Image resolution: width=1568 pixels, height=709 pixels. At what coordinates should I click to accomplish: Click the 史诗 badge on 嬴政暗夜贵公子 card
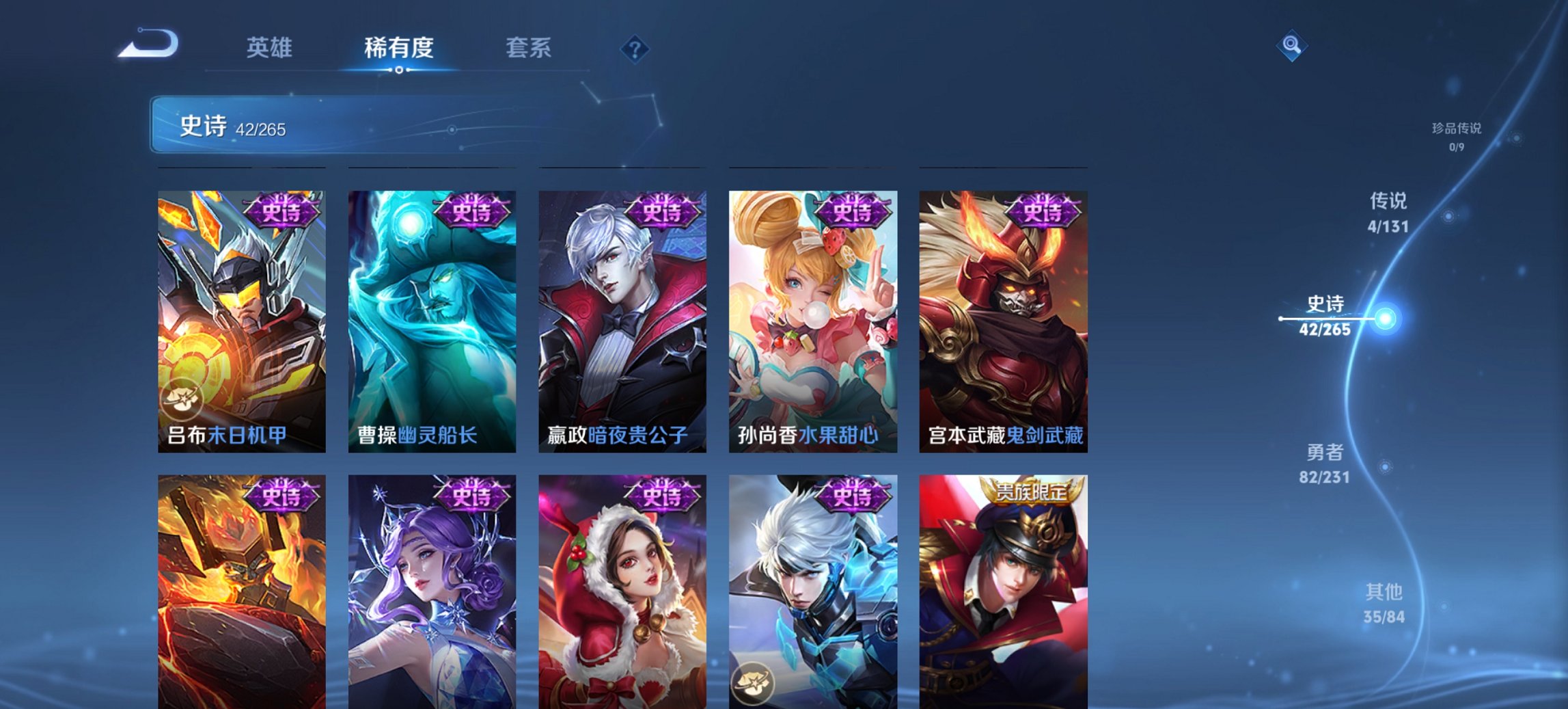[x=661, y=215]
